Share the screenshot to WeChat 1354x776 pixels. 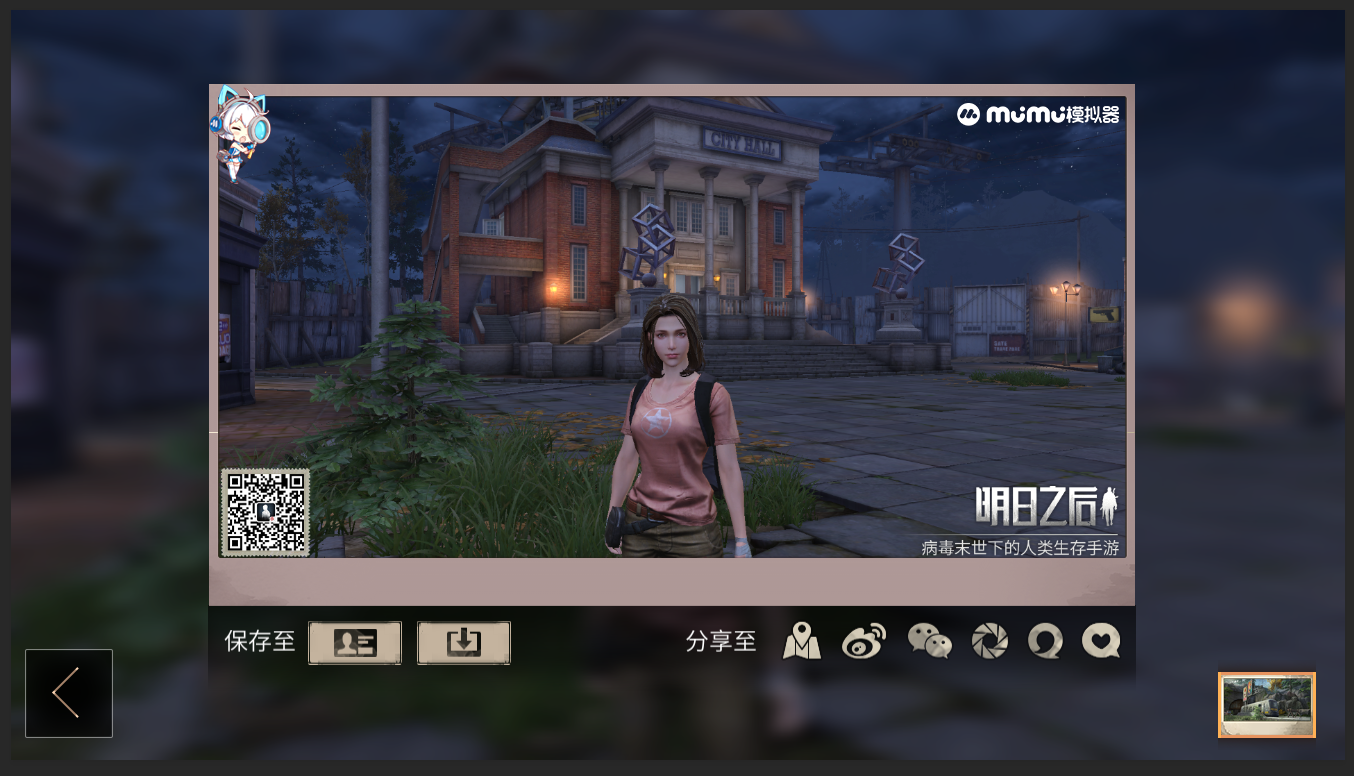coord(929,641)
